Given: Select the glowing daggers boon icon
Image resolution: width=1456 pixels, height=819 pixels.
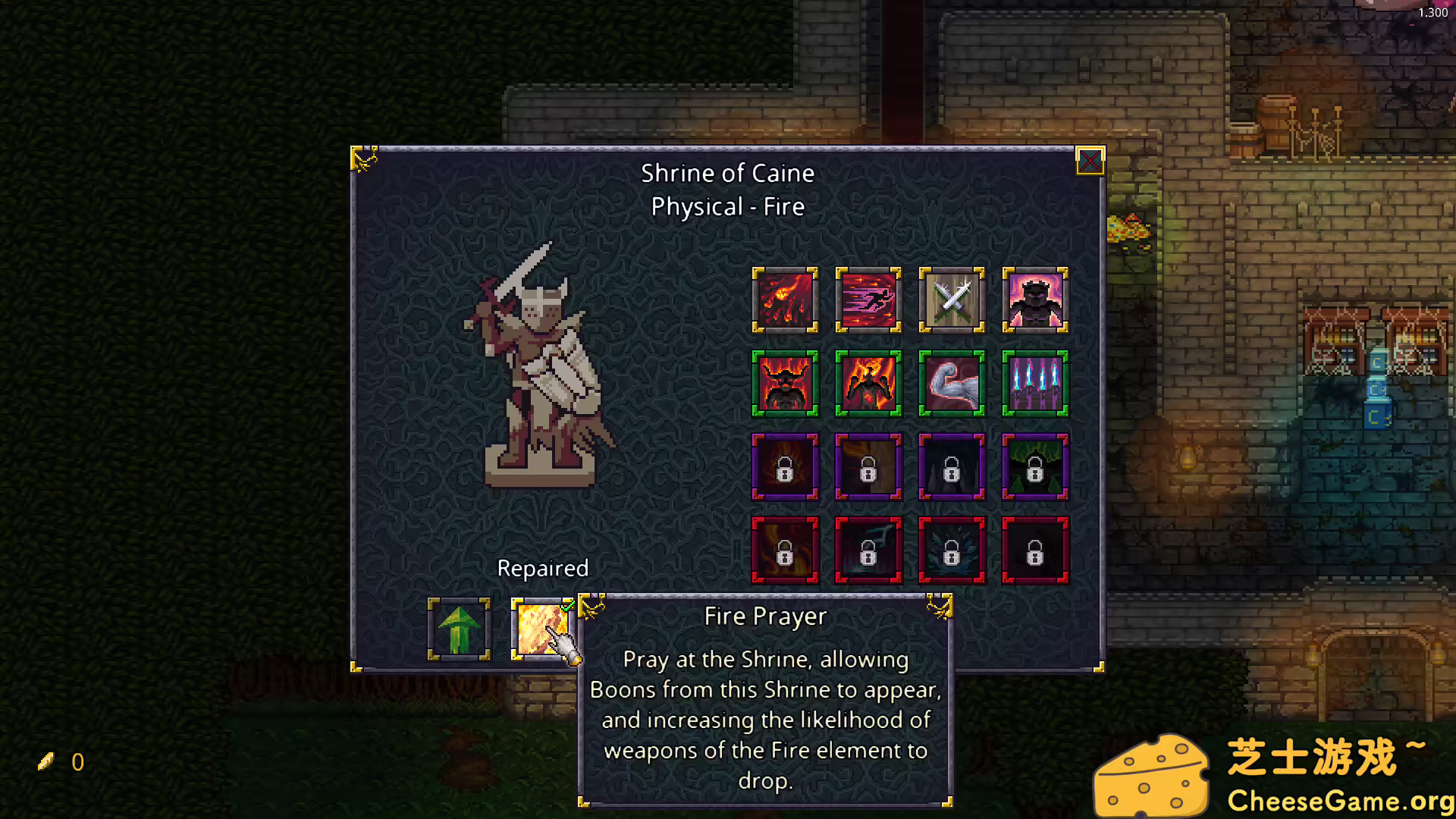Looking at the screenshot, I should [1035, 384].
